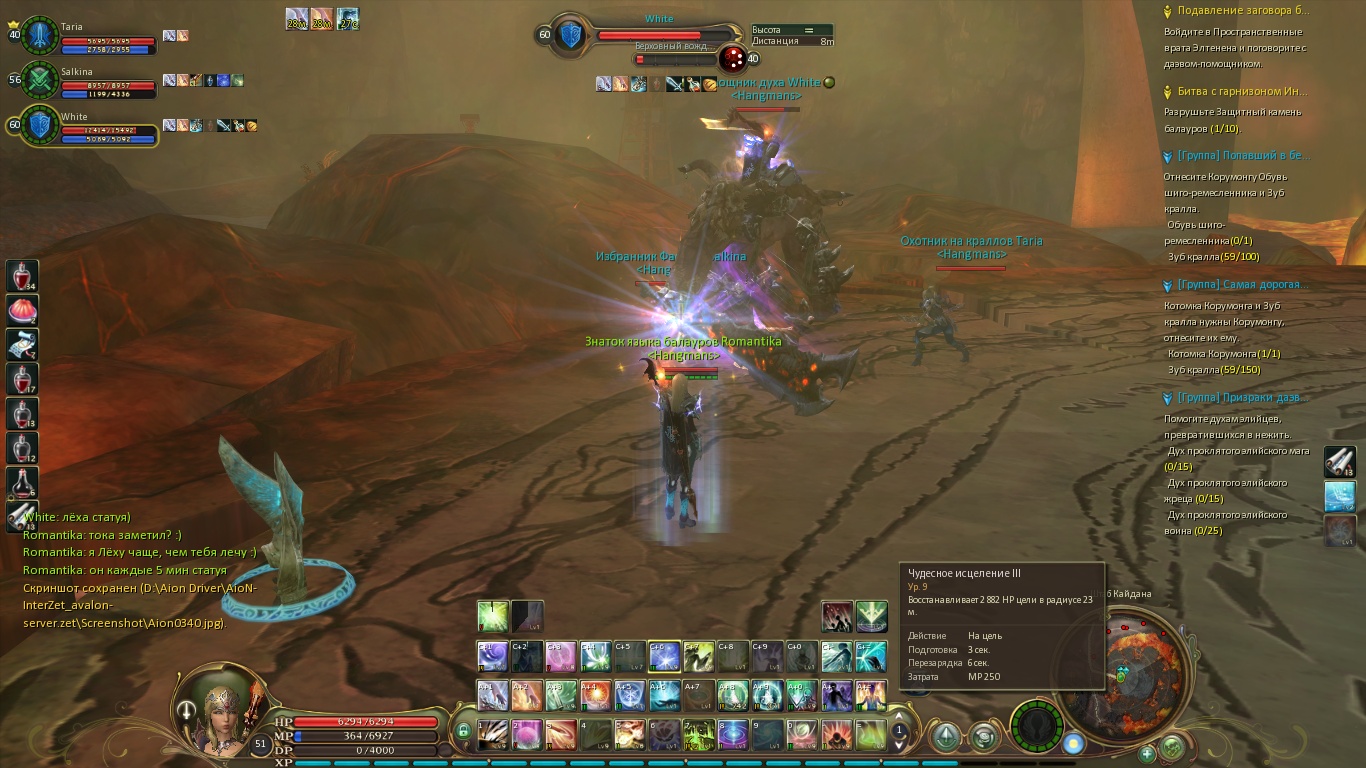Activate the blue ripple skill in slot 8
The image size is (1366, 768).
[x=733, y=735]
